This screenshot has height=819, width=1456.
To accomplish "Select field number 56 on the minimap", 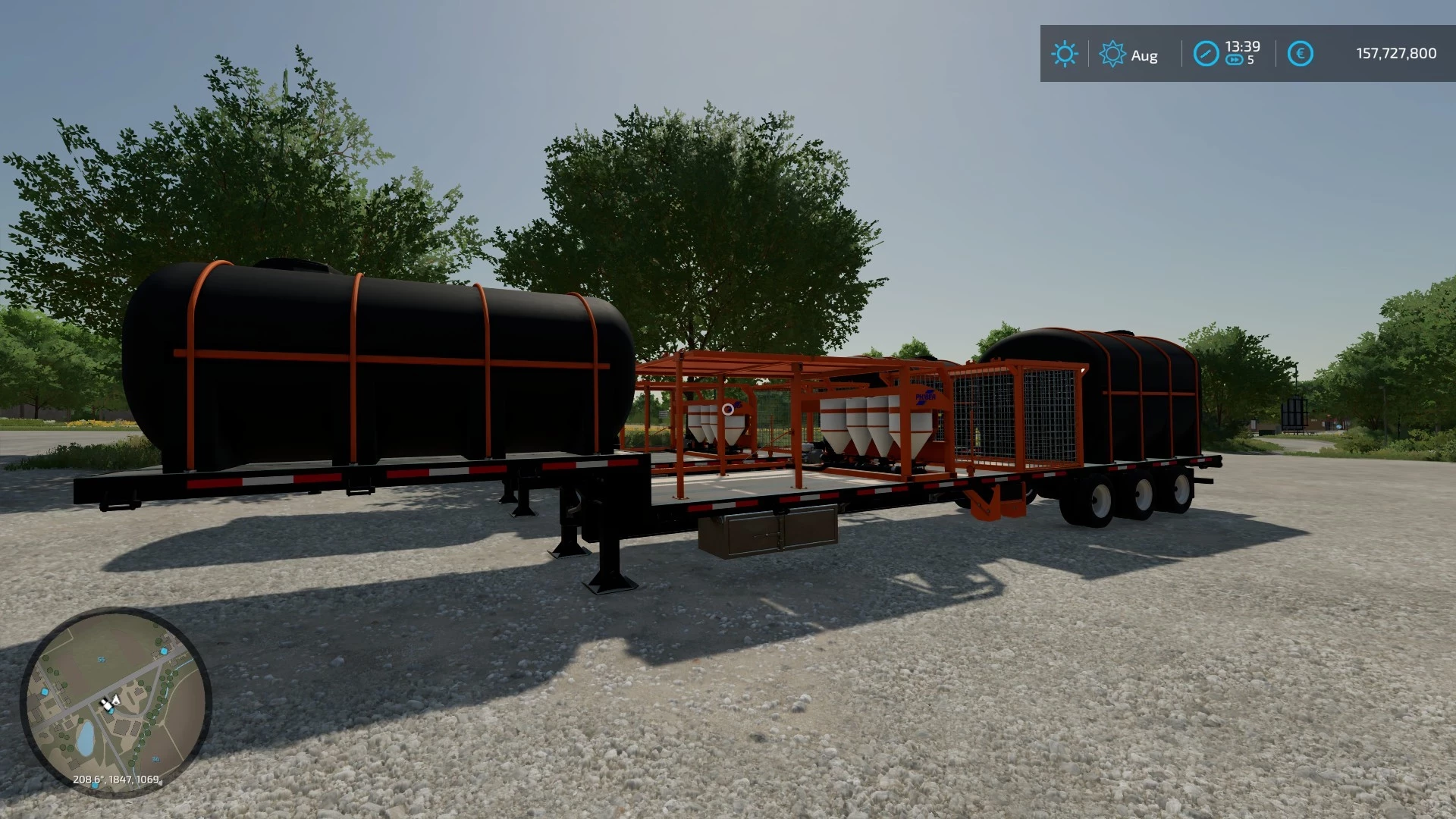I will pyautogui.click(x=102, y=659).
